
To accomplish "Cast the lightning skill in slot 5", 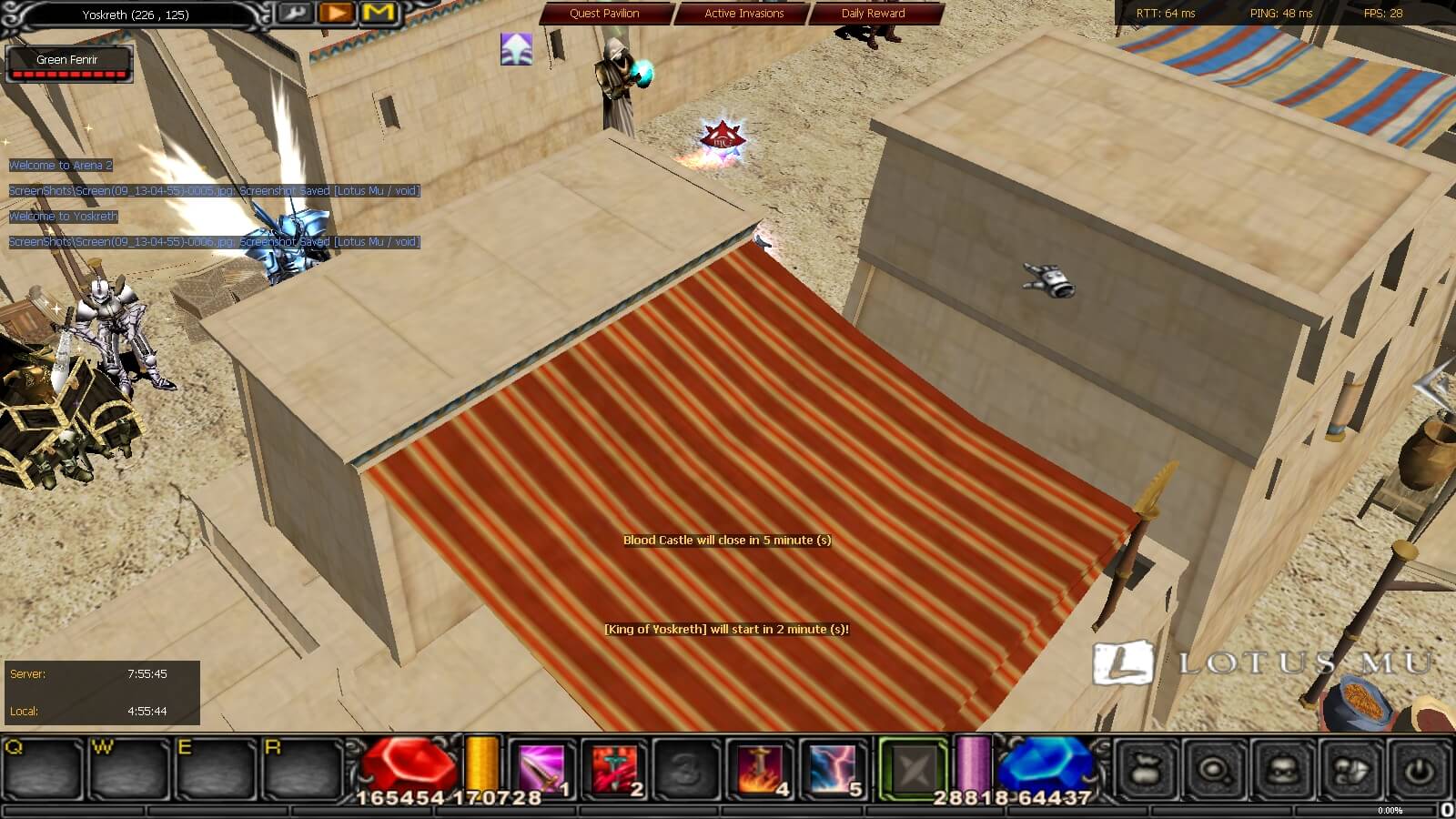I will 834,769.
